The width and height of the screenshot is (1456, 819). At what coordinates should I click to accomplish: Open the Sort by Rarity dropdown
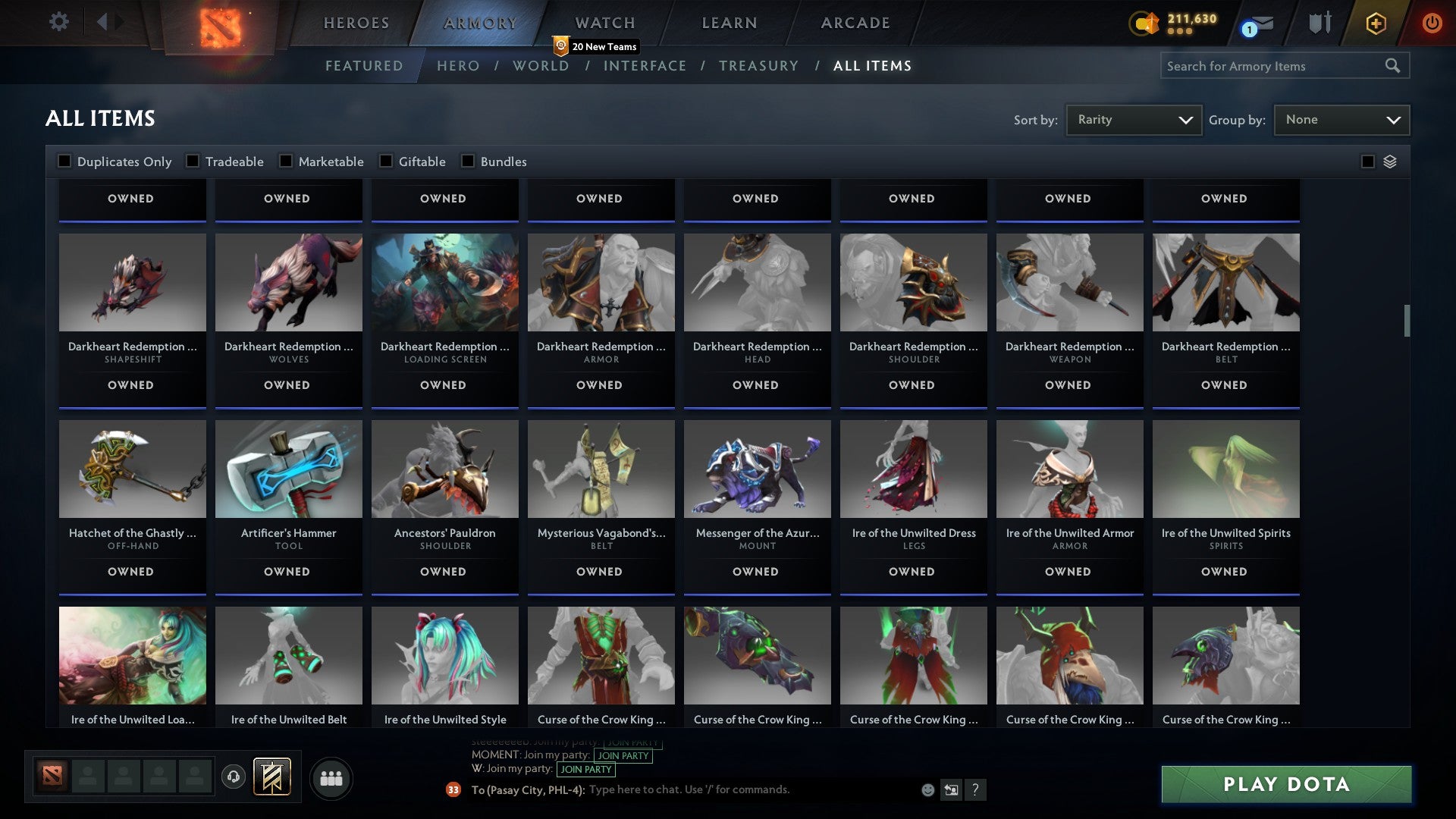(x=1133, y=119)
